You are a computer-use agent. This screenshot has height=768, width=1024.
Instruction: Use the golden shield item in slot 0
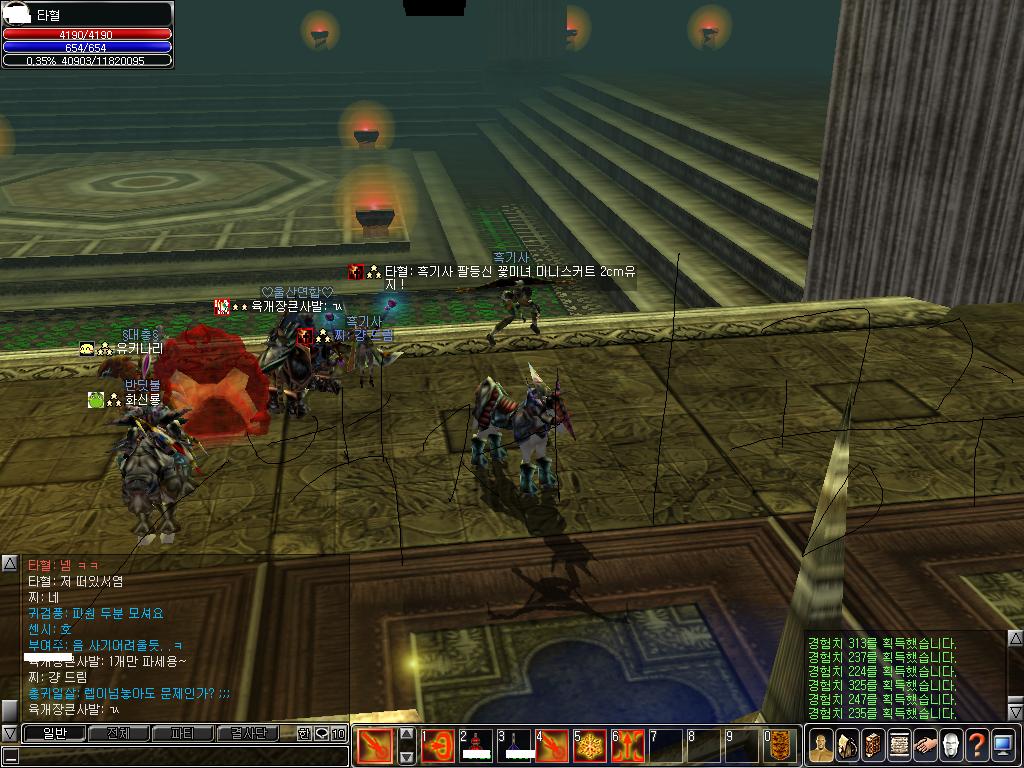click(x=781, y=746)
